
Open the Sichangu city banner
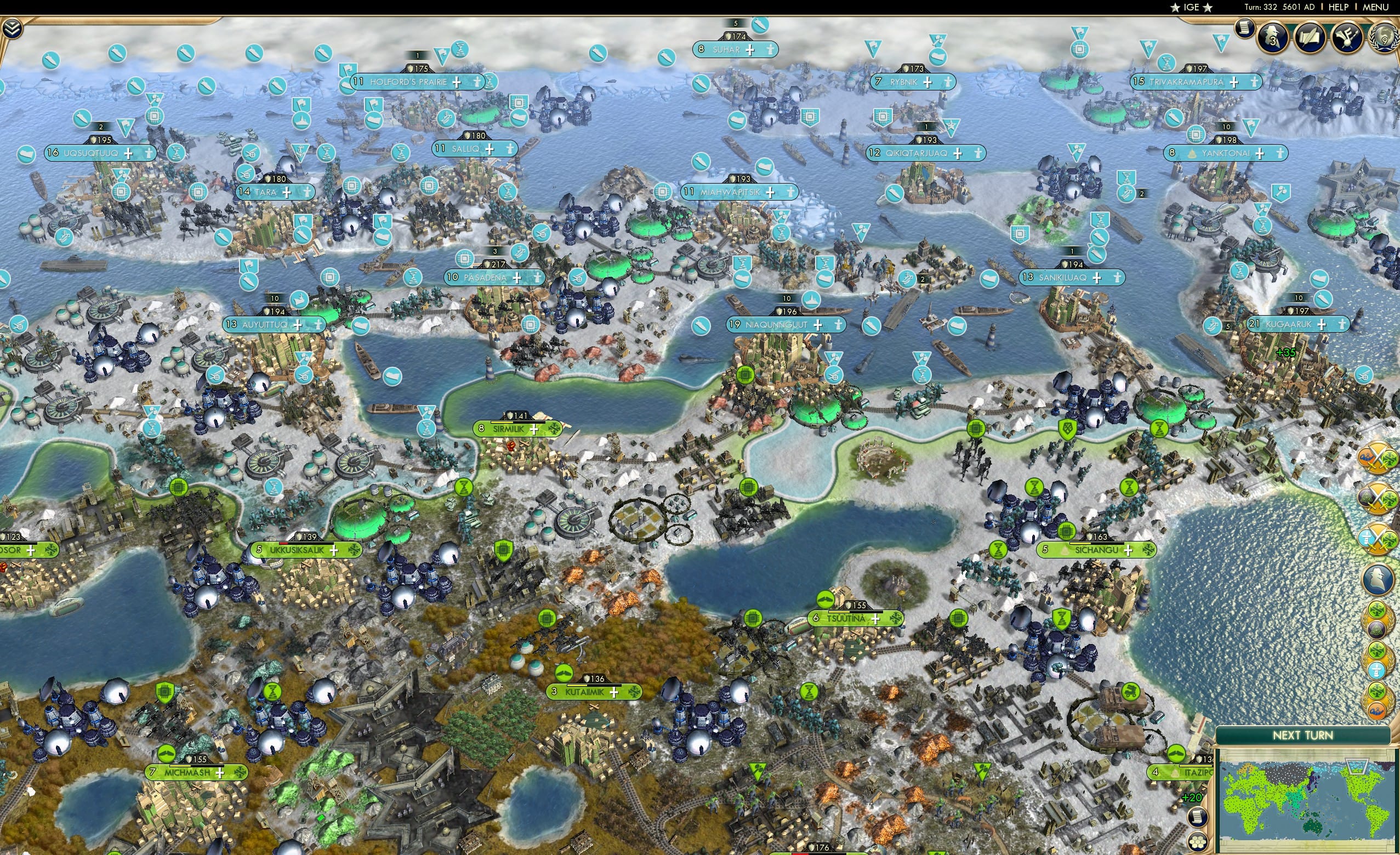pos(1096,550)
